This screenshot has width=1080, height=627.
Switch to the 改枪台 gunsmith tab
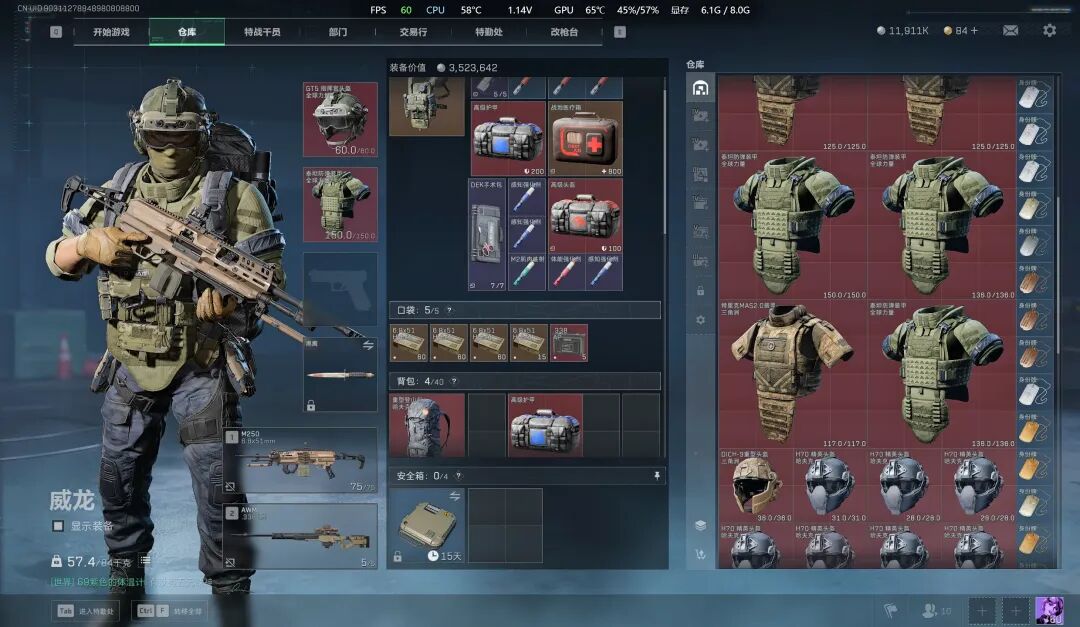click(564, 32)
